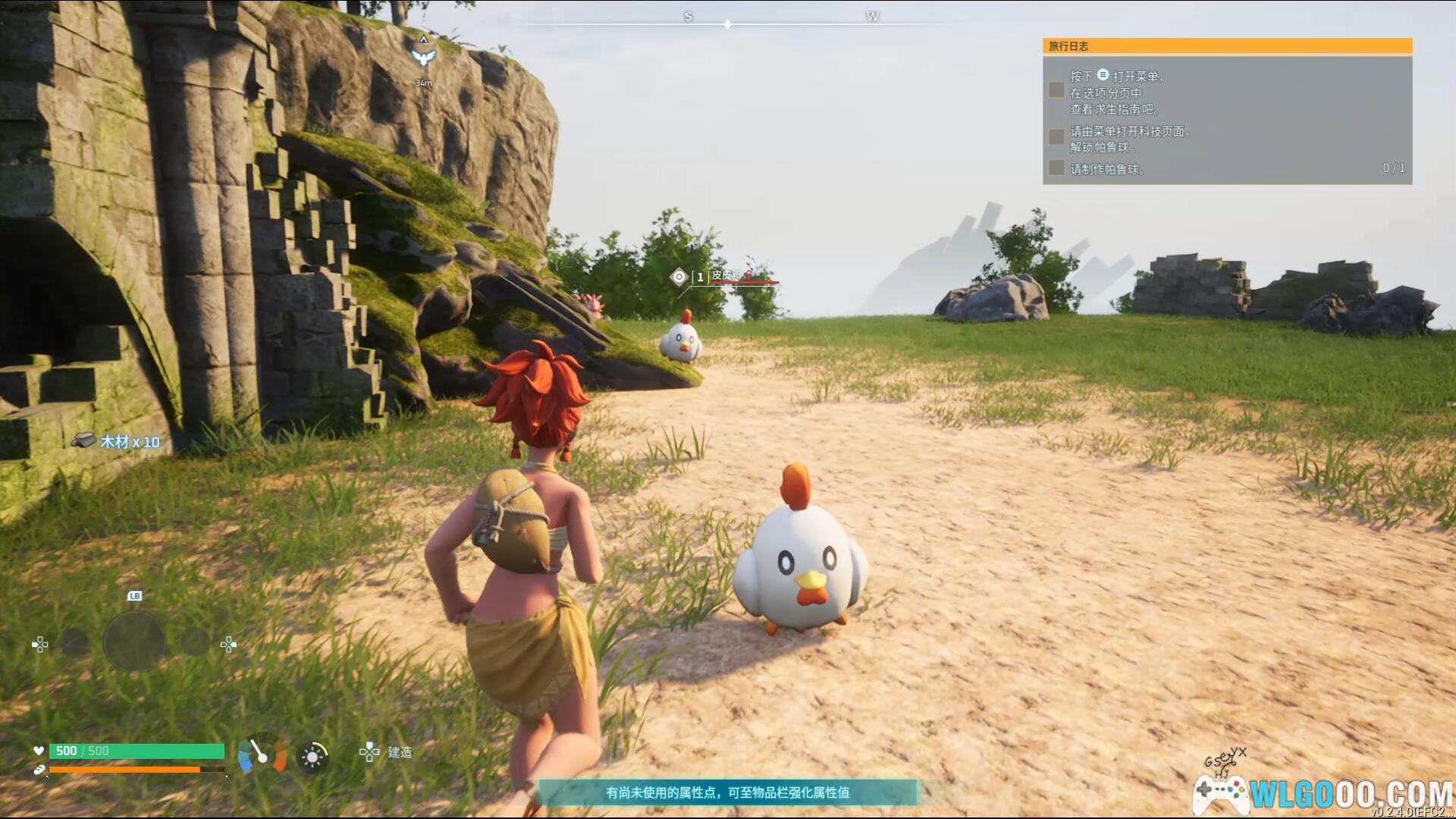Viewport: 1456px width, 819px height.
Task: Click the time-of-day clock dial
Action: click(x=262, y=754)
